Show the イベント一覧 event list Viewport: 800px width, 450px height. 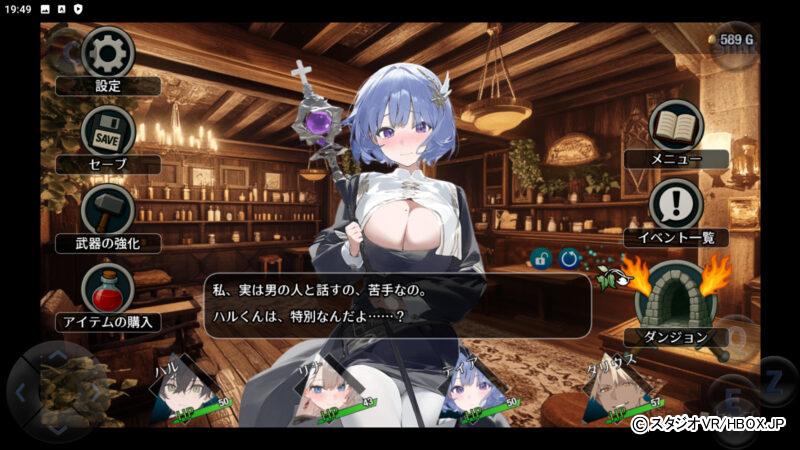(x=676, y=205)
